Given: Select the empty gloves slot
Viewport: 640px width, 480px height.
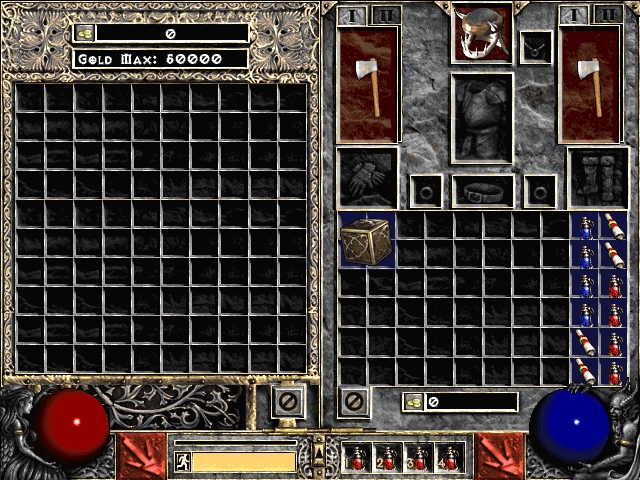Looking at the screenshot, I should tap(367, 178).
